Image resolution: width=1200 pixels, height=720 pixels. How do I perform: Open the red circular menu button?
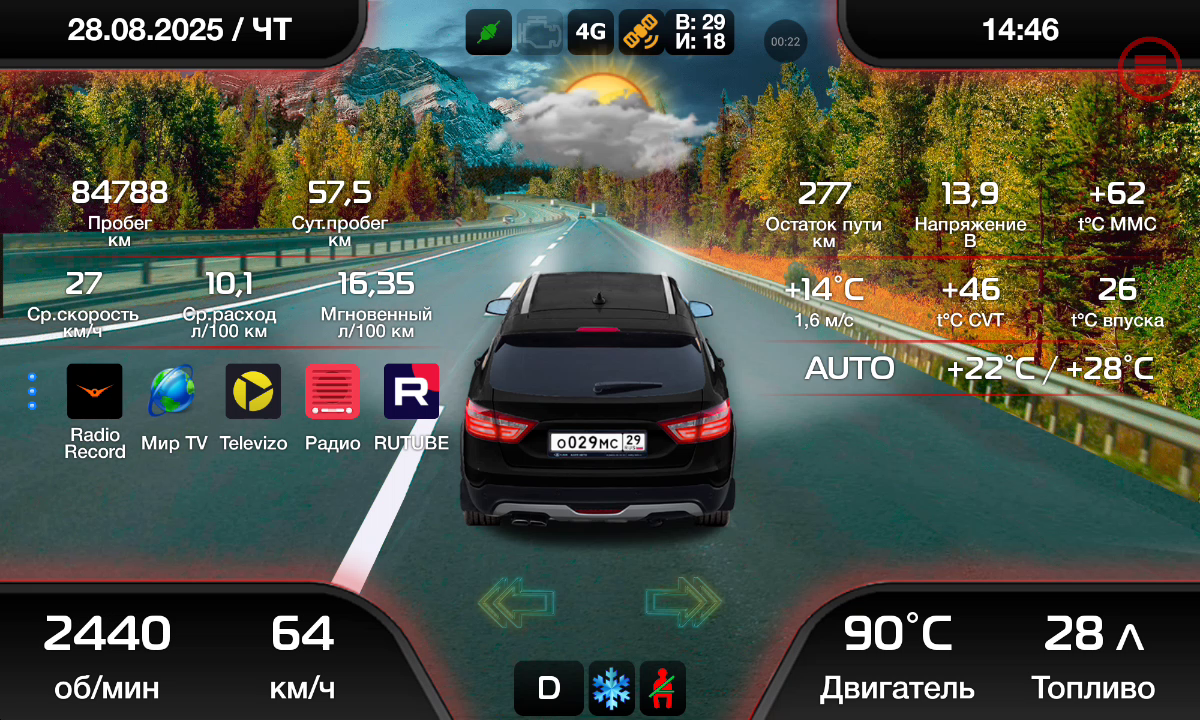tap(1150, 68)
